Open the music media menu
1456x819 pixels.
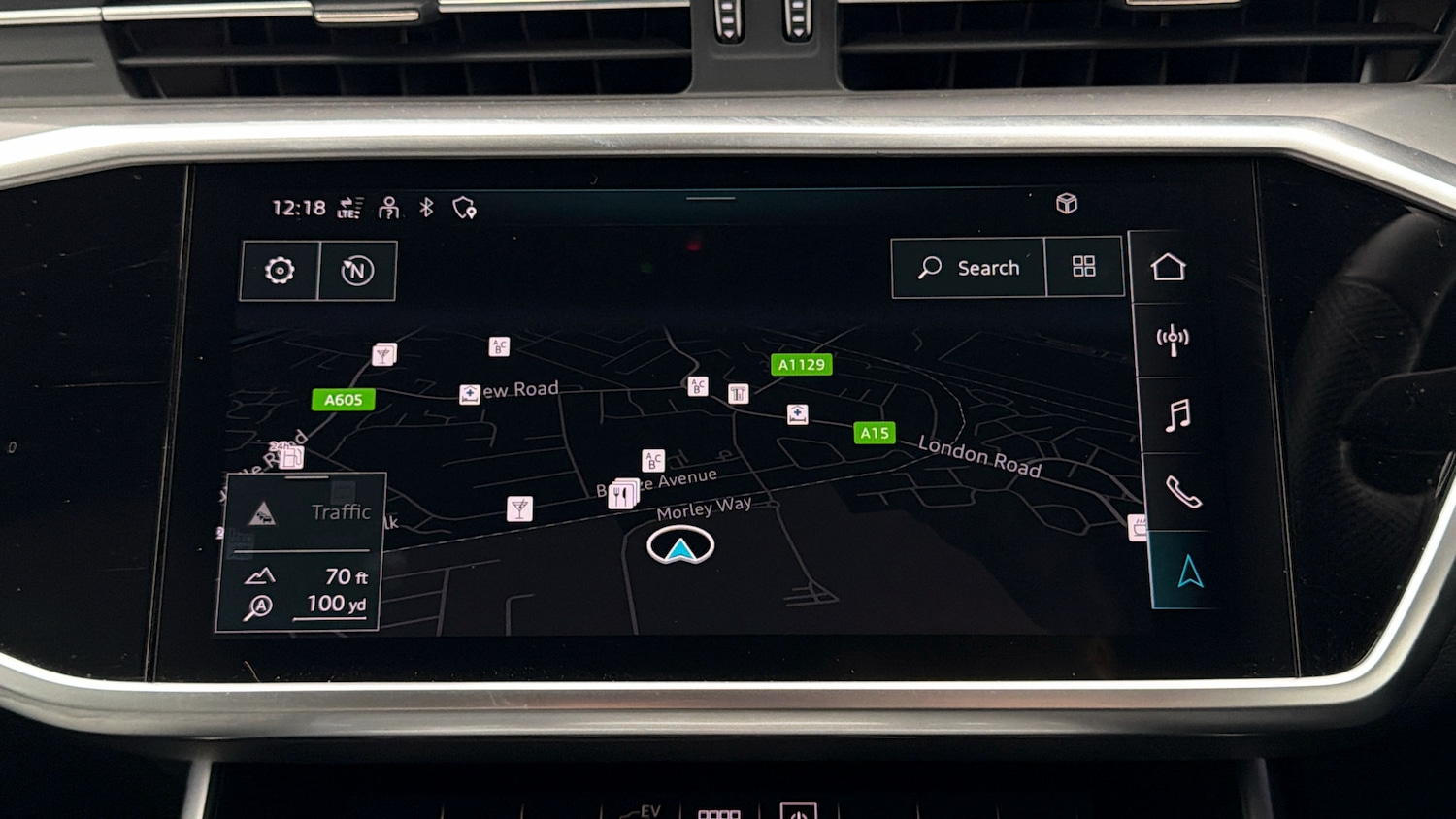[x=1177, y=415]
